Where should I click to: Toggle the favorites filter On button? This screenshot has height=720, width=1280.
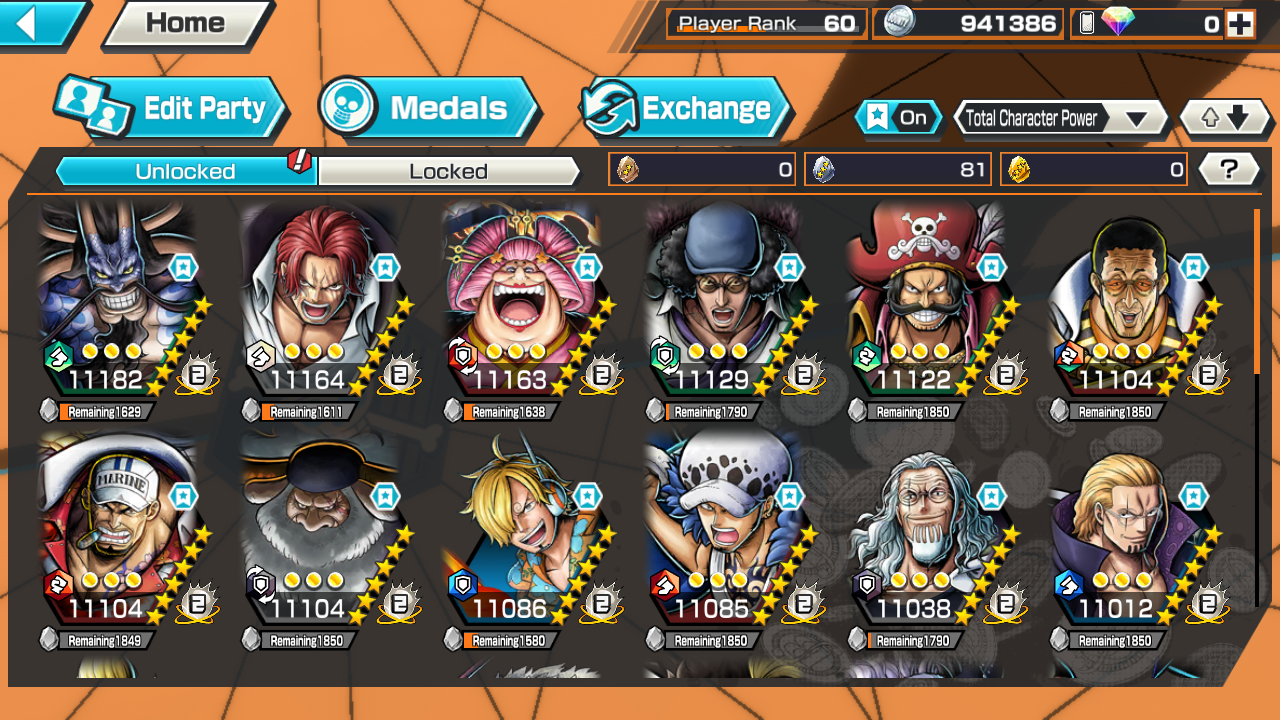pyautogui.click(x=898, y=118)
